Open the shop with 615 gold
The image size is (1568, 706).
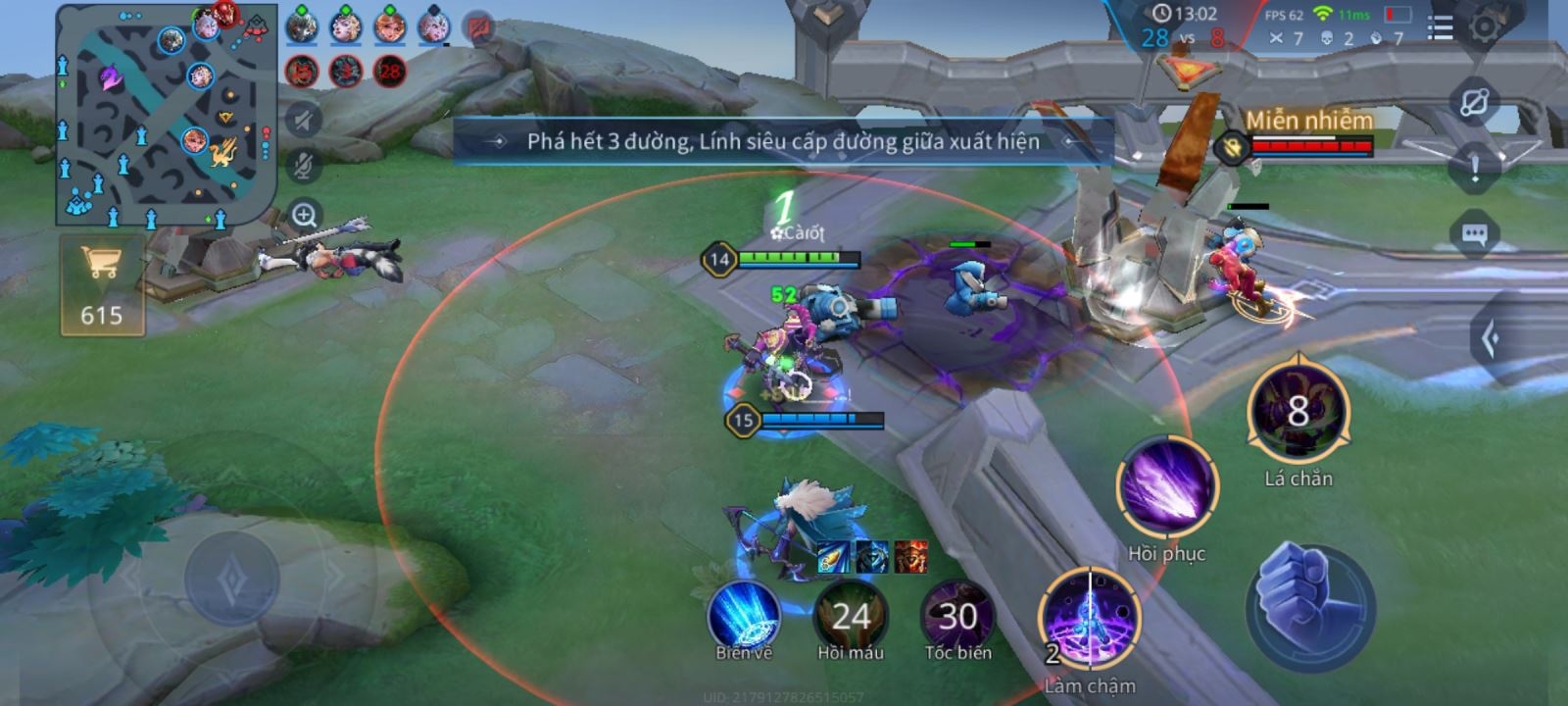pos(102,283)
